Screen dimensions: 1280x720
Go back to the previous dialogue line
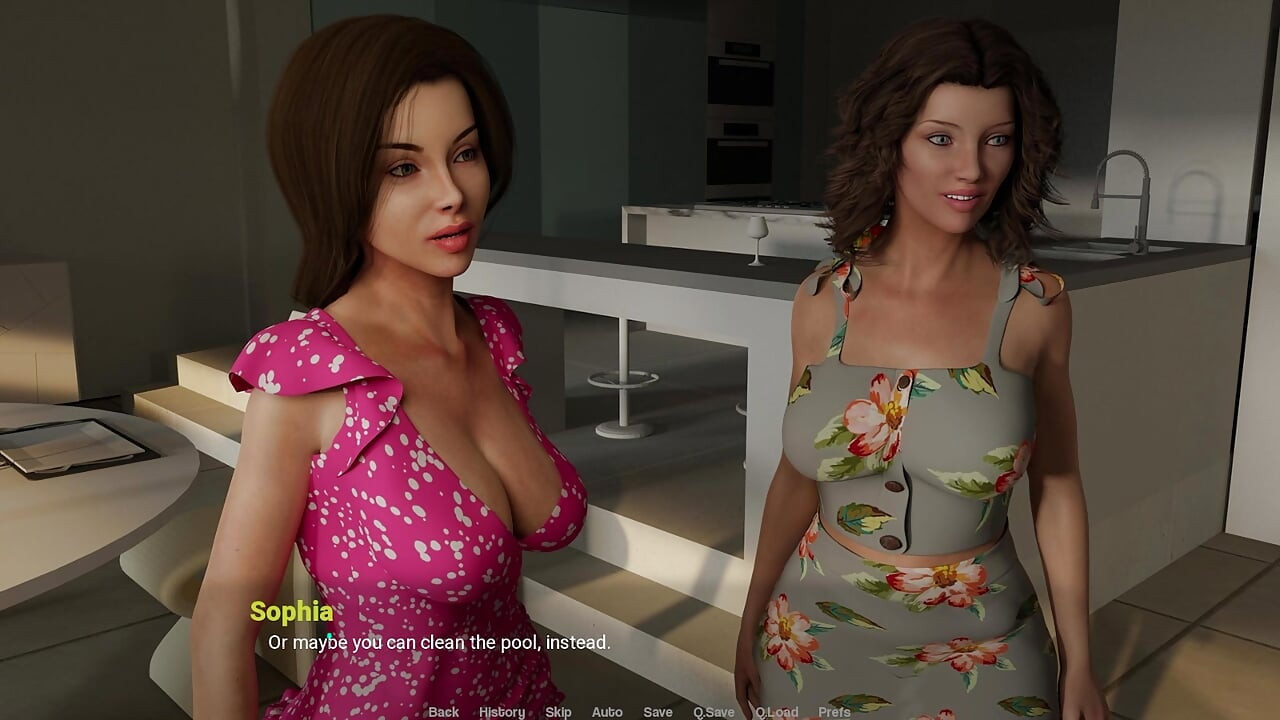click(443, 712)
